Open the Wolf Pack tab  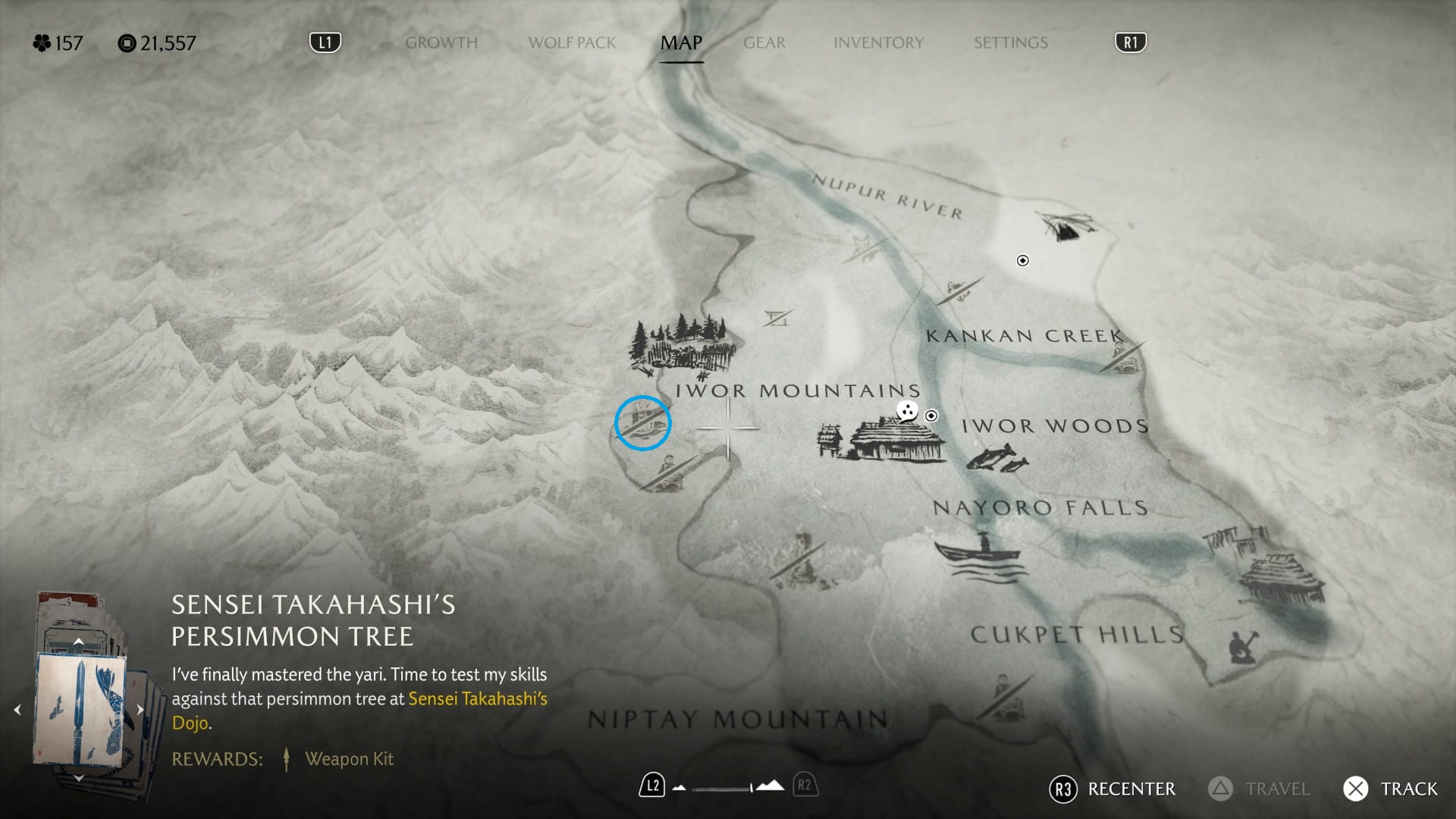coord(572,43)
